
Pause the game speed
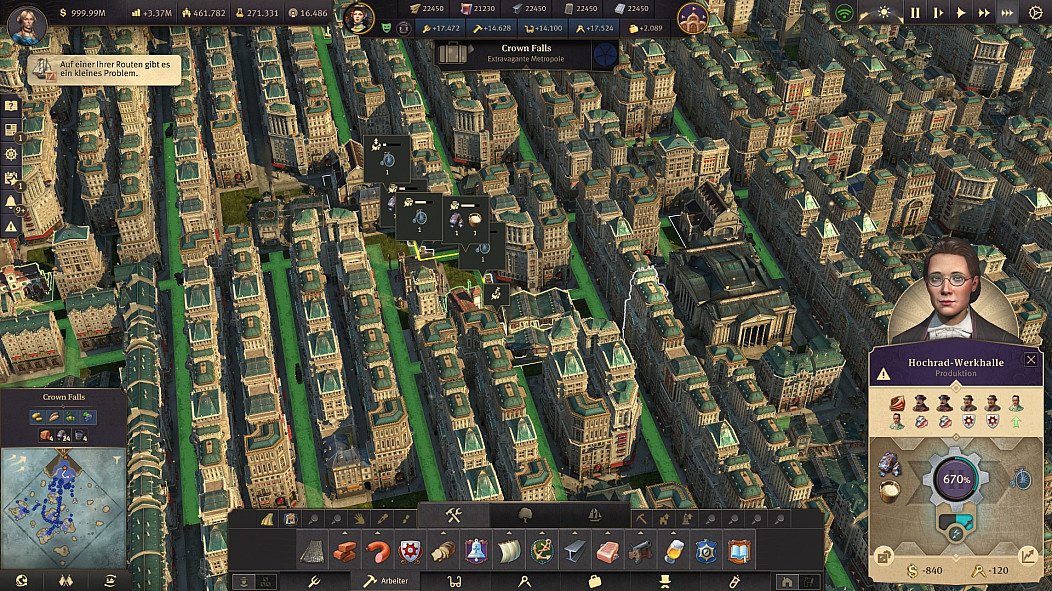[915, 13]
